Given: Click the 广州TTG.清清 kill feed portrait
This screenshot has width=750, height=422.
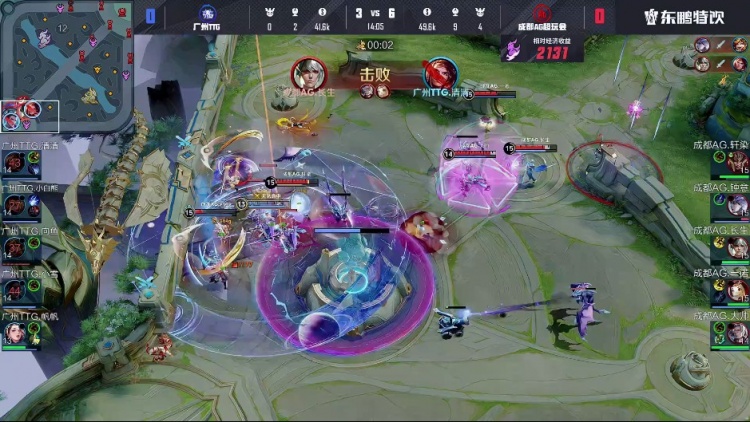Looking at the screenshot, I should [x=439, y=74].
